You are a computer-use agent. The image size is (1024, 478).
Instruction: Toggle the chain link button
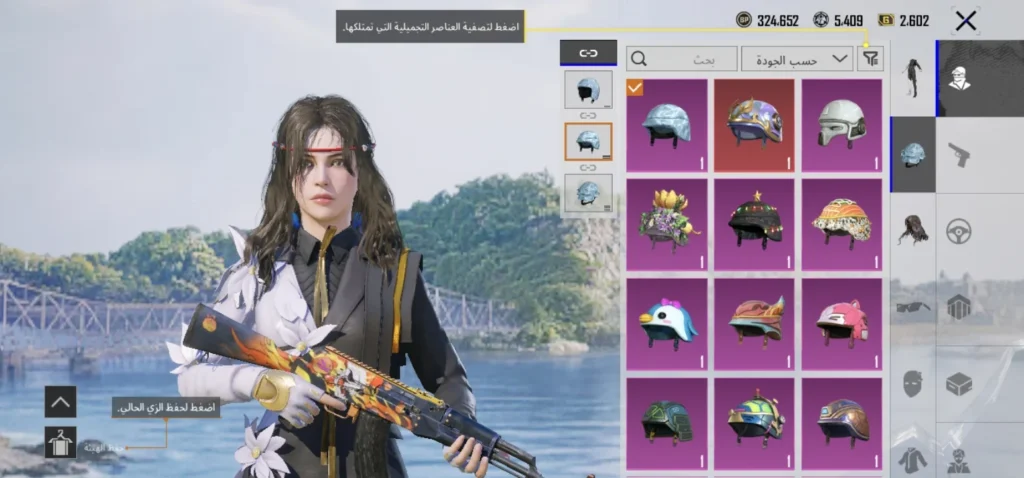588,53
